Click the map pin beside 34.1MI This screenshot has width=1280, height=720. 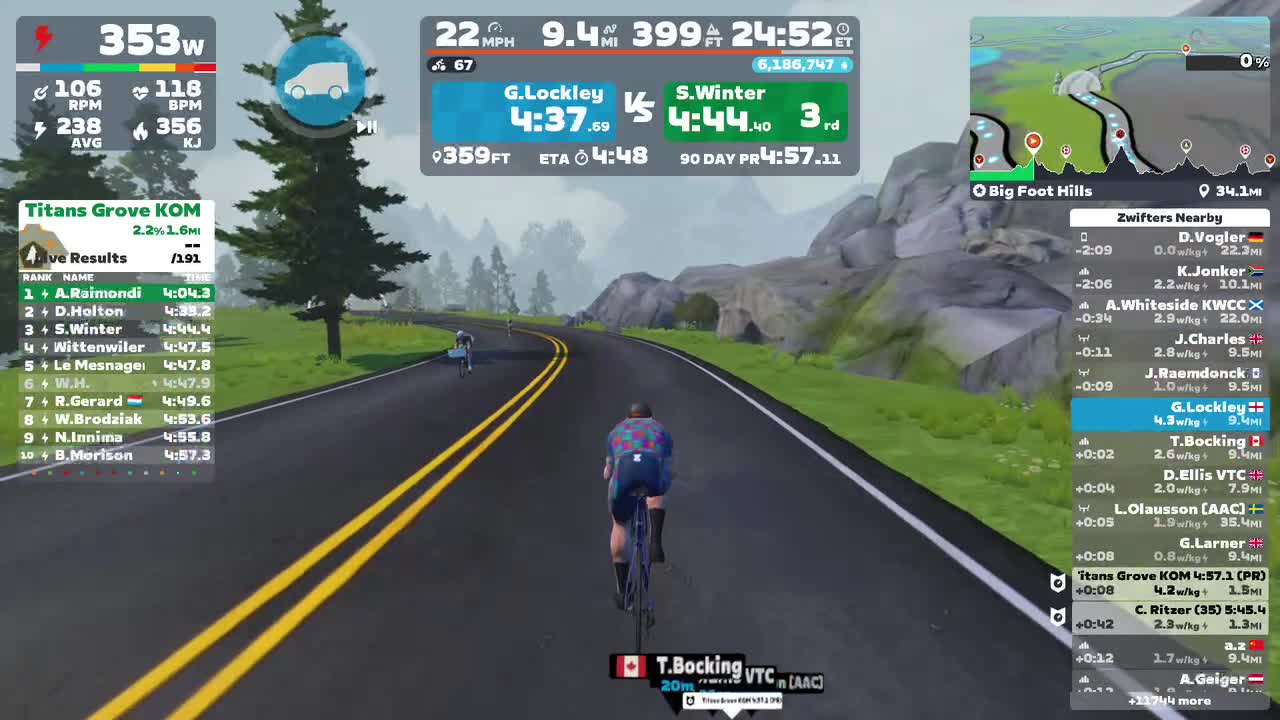[x=1206, y=191]
